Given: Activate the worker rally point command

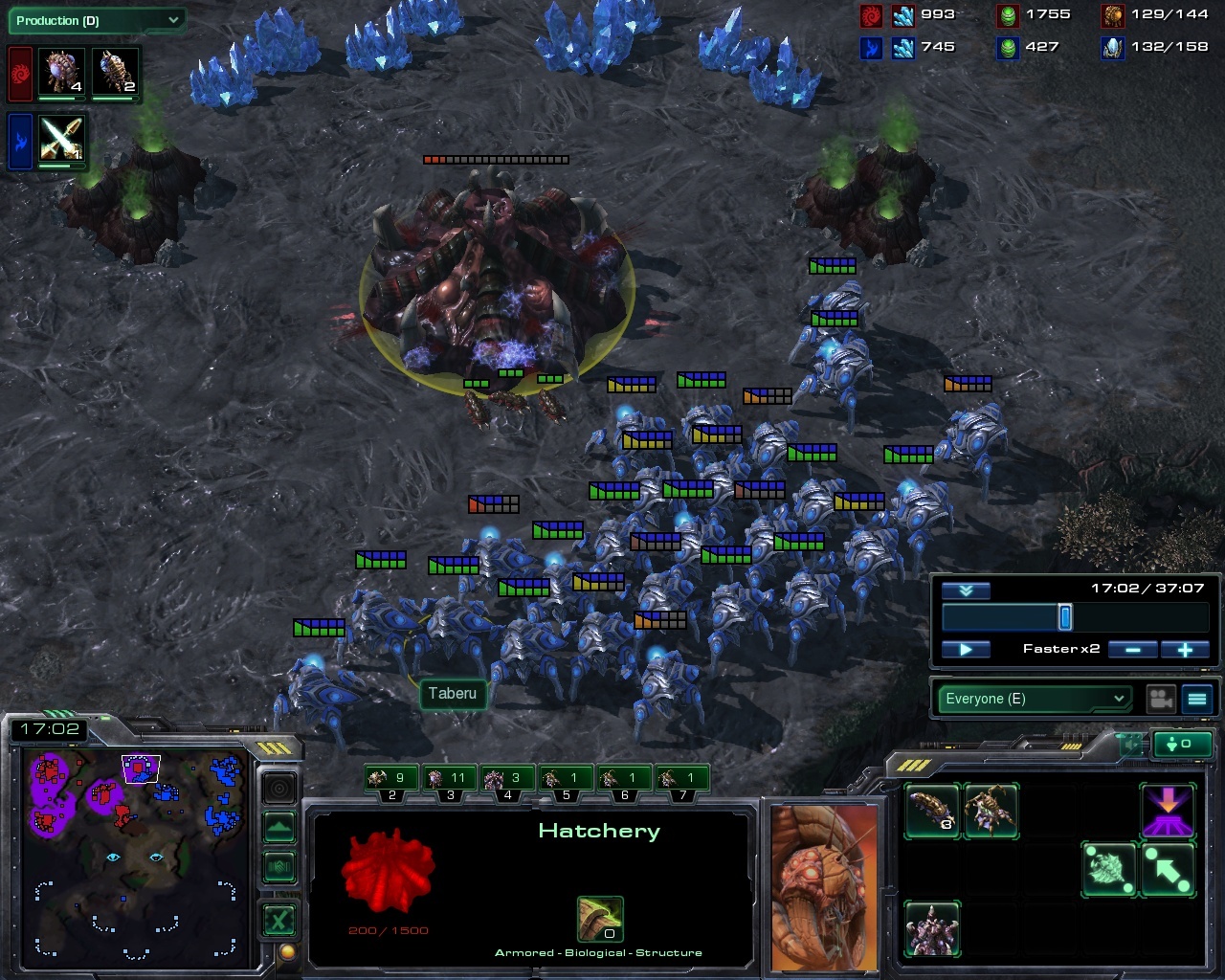Looking at the screenshot, I should tap(1108, 869).
